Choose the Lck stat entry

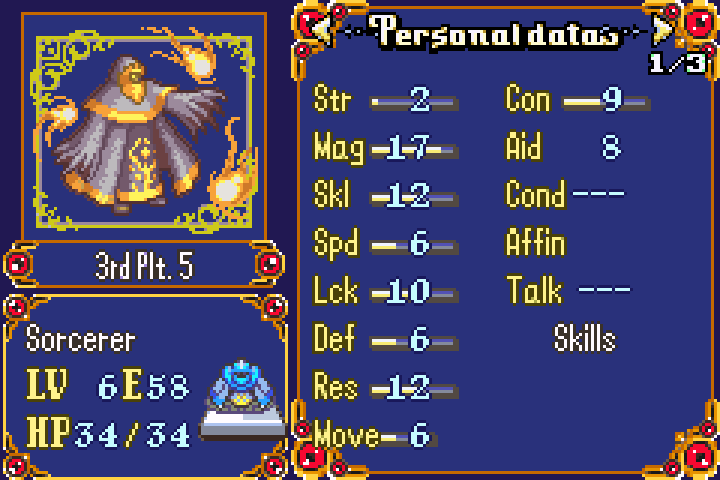(x=385, y=292)
